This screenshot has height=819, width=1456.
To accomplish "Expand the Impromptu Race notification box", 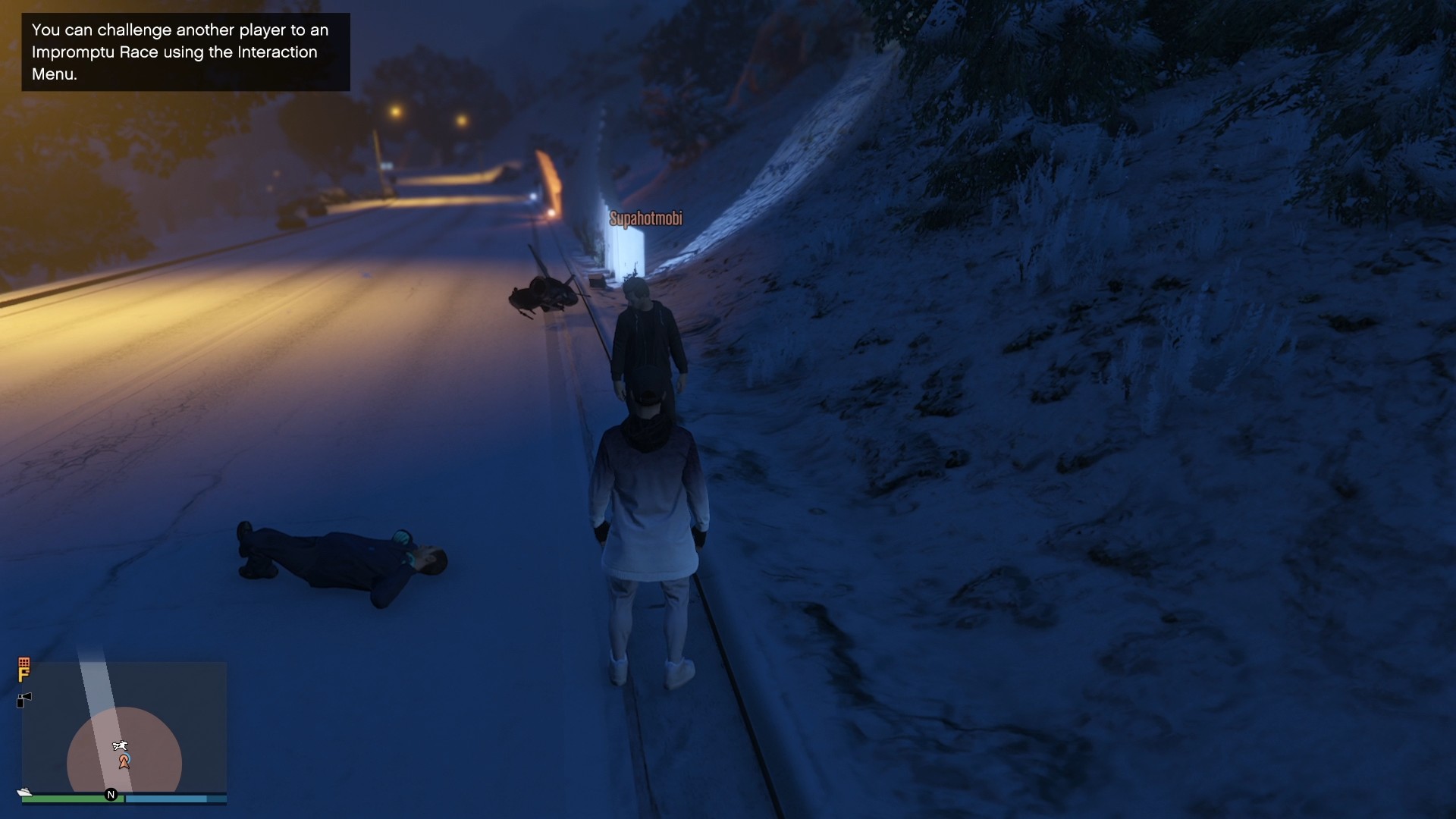I will [184, 52].
